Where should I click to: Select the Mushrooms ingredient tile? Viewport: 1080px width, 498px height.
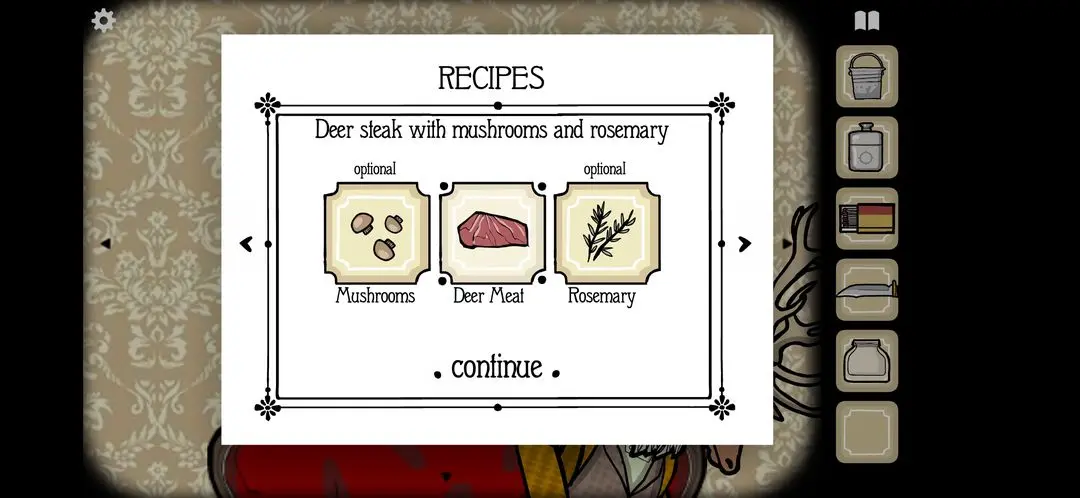(376, 234)
